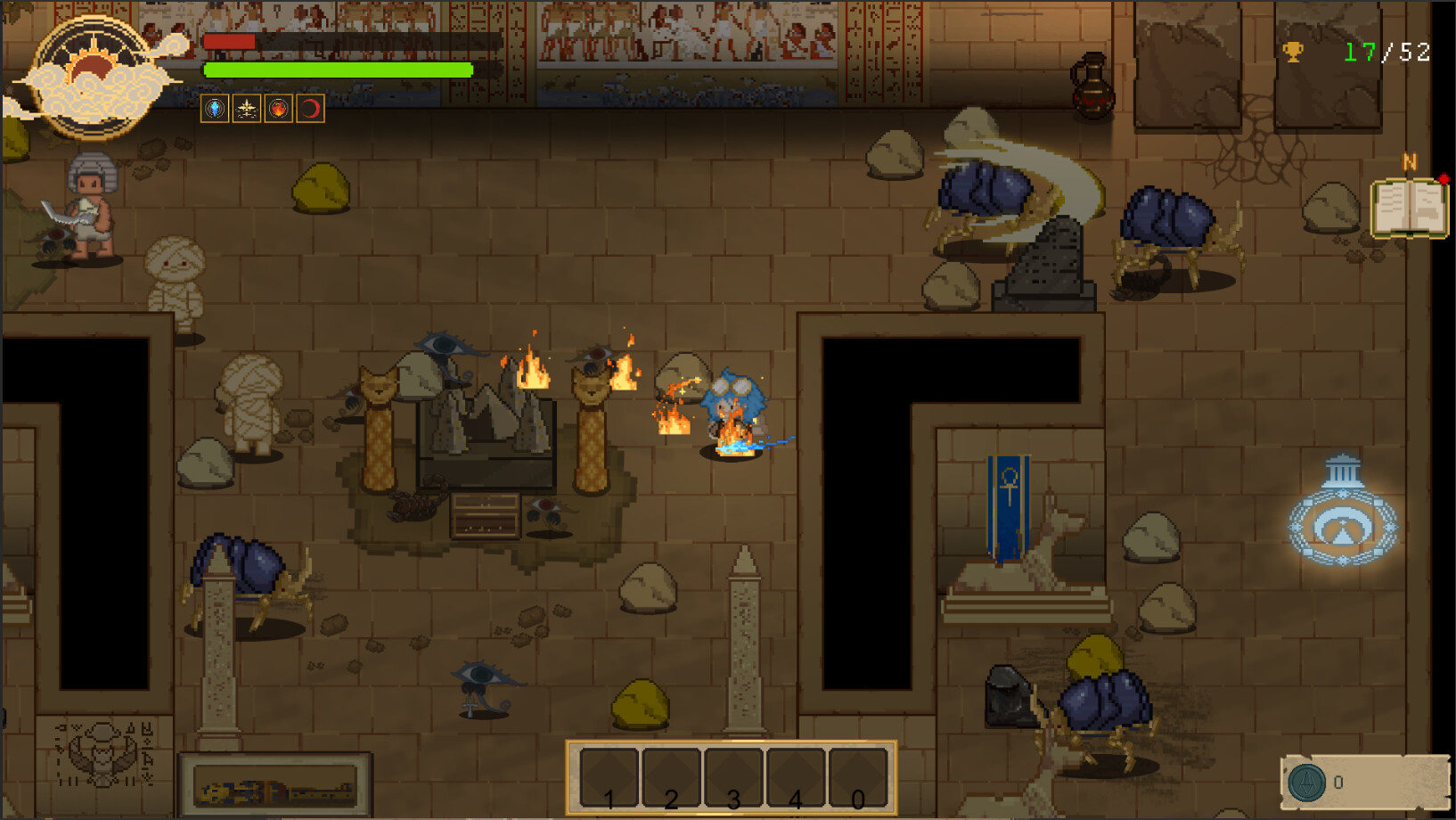Click the 17/52 achievement counter text
Viewport: 1456px width, 820px height.
1386,53
